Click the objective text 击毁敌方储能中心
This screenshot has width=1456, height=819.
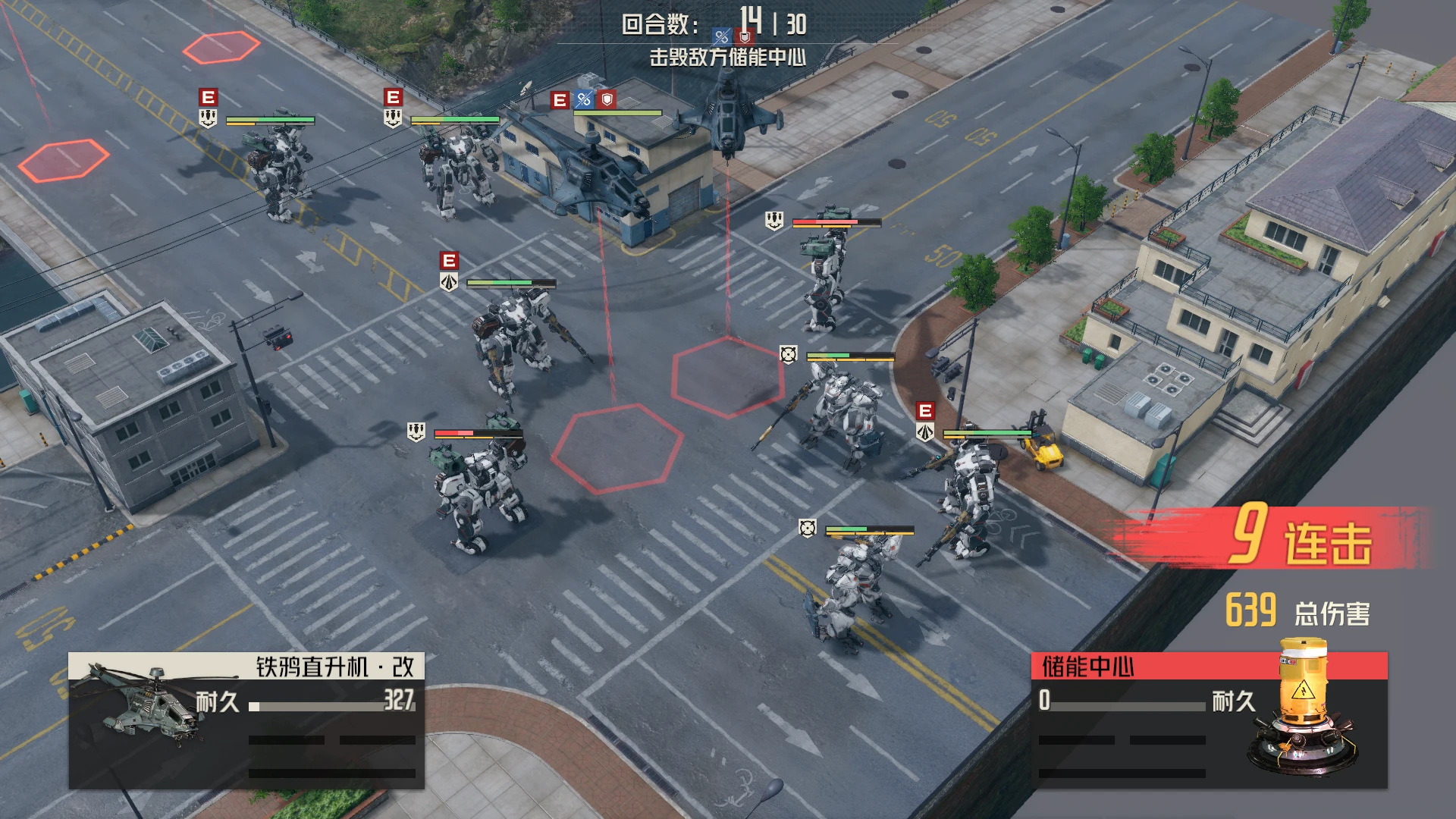[x=727, y=58]
